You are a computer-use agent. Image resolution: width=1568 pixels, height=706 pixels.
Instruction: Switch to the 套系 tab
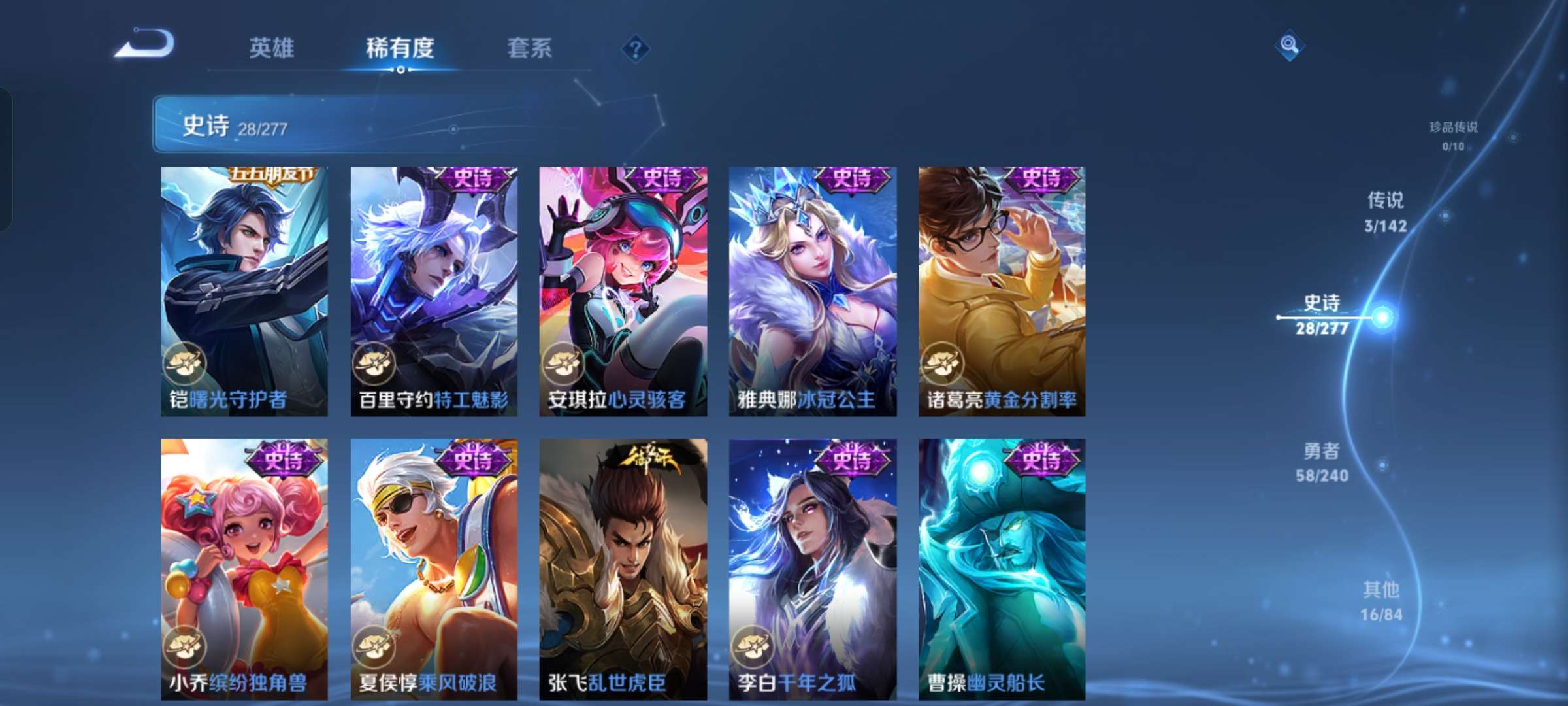pyautogui.click(x=529, y=48)
